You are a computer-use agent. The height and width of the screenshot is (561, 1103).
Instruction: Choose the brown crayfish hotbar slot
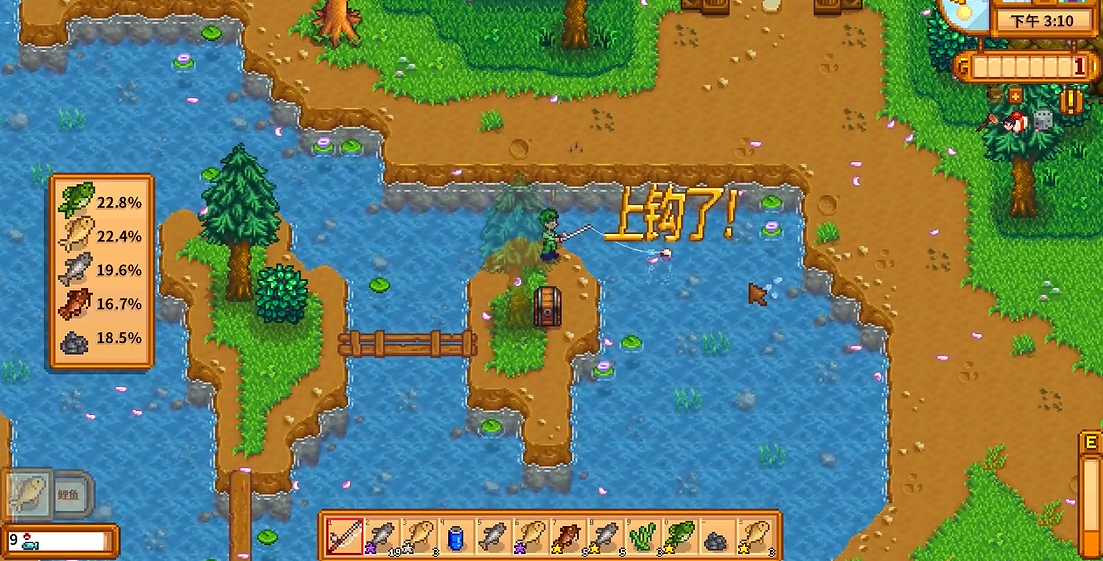click(567, 537)
